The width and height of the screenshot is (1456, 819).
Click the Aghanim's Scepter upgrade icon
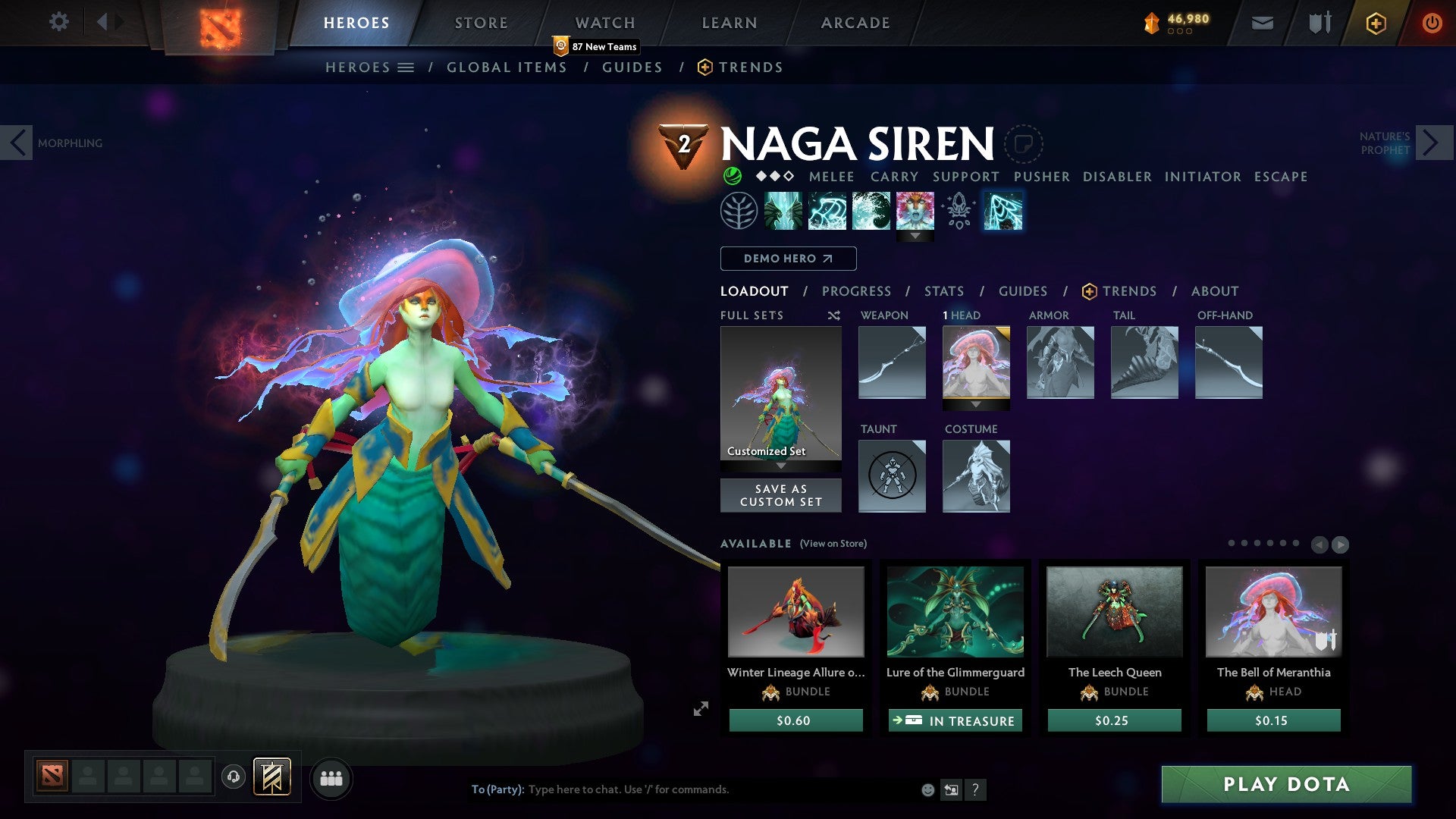pos(958,211)
